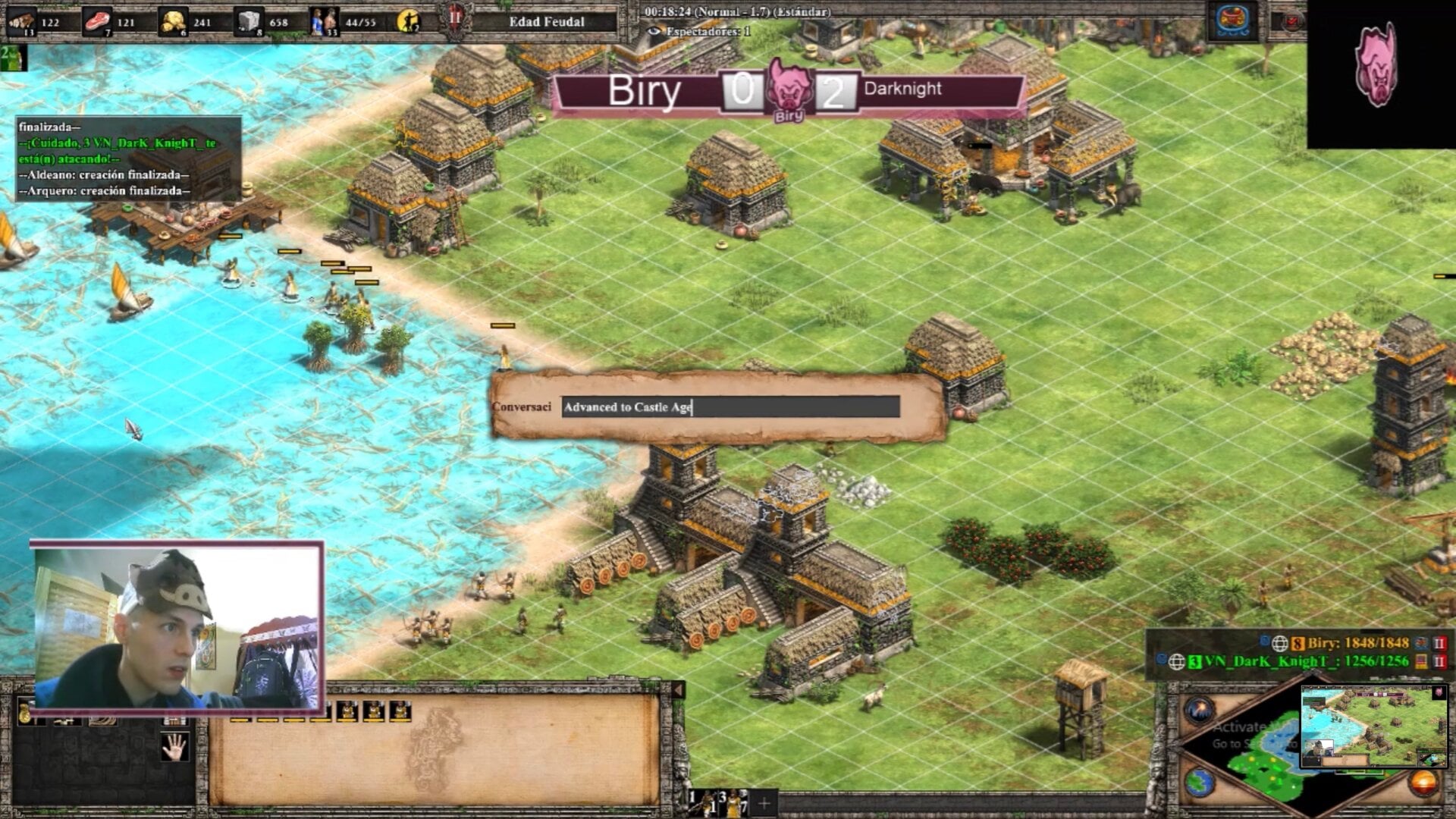This screenshot has height=819, width=1456.
Task: Toggle the globe minimap mode button
Action: [x=1200, y=783]
